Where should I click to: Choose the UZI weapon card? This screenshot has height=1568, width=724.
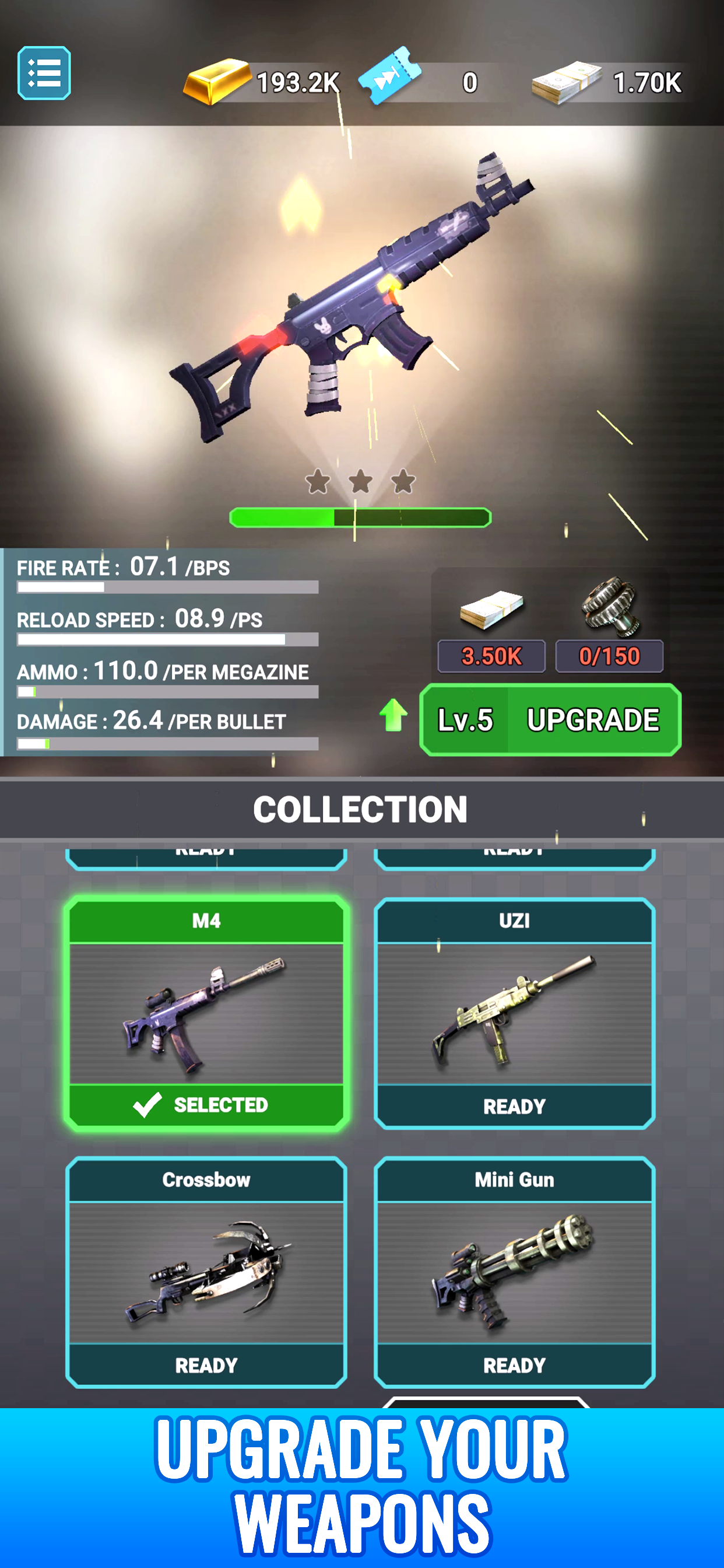coord(514,1013)
